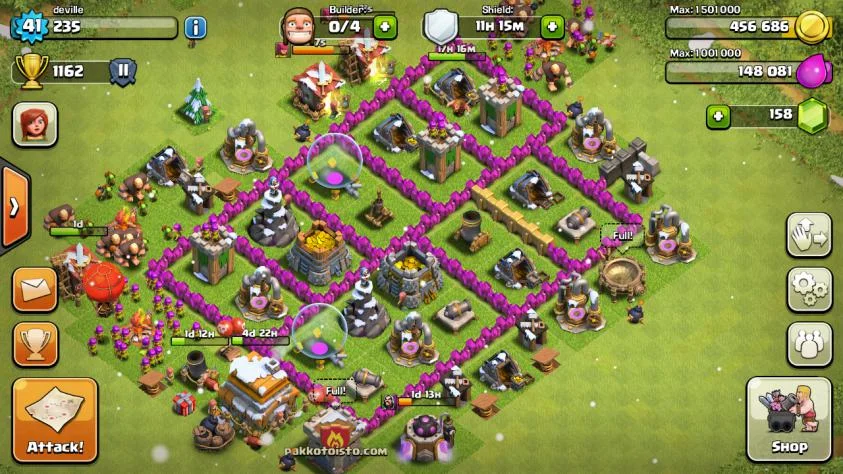Select the red-haired character portrait

click(34, 126)
